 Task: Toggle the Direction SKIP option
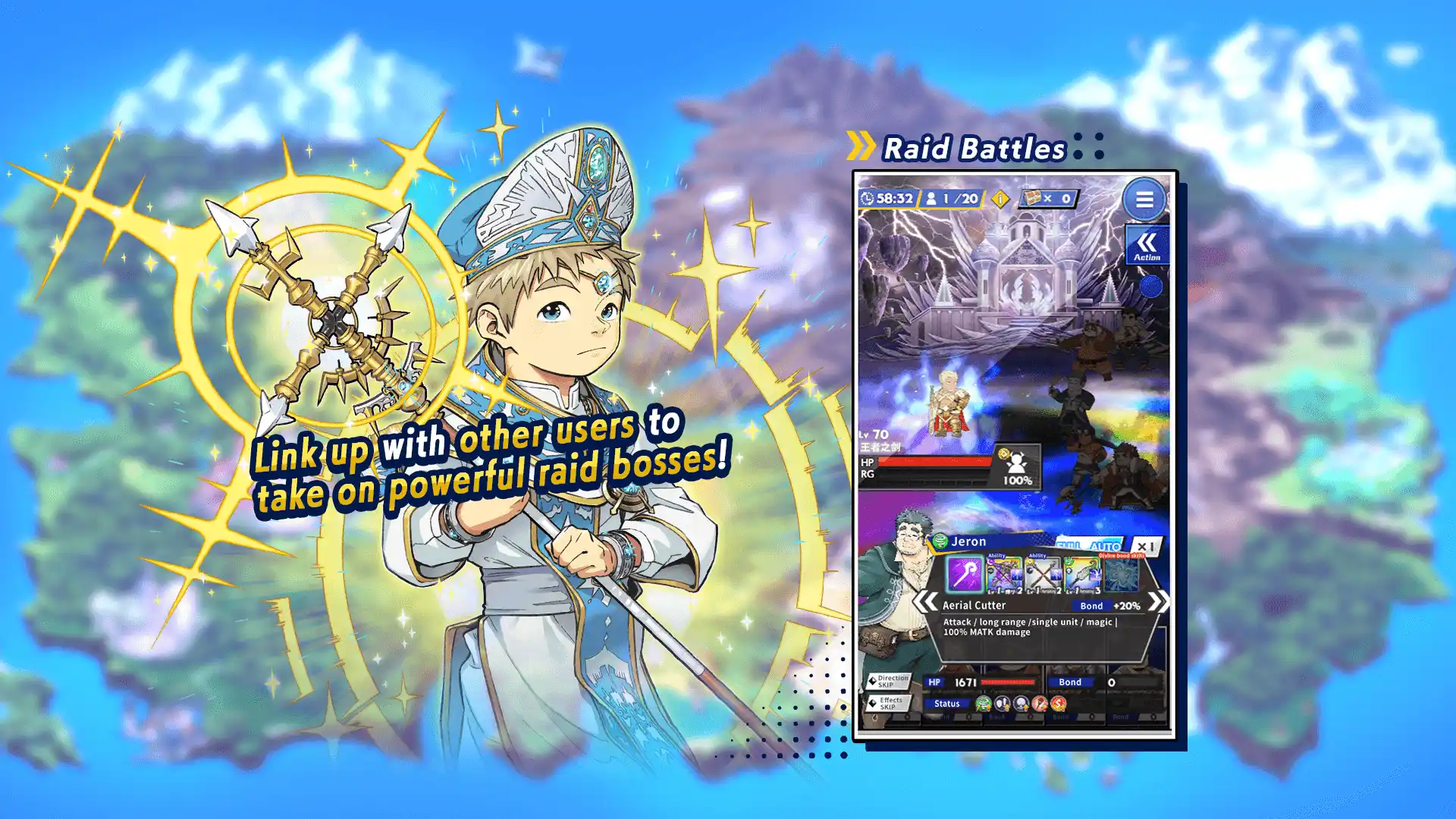coord(889,681)
